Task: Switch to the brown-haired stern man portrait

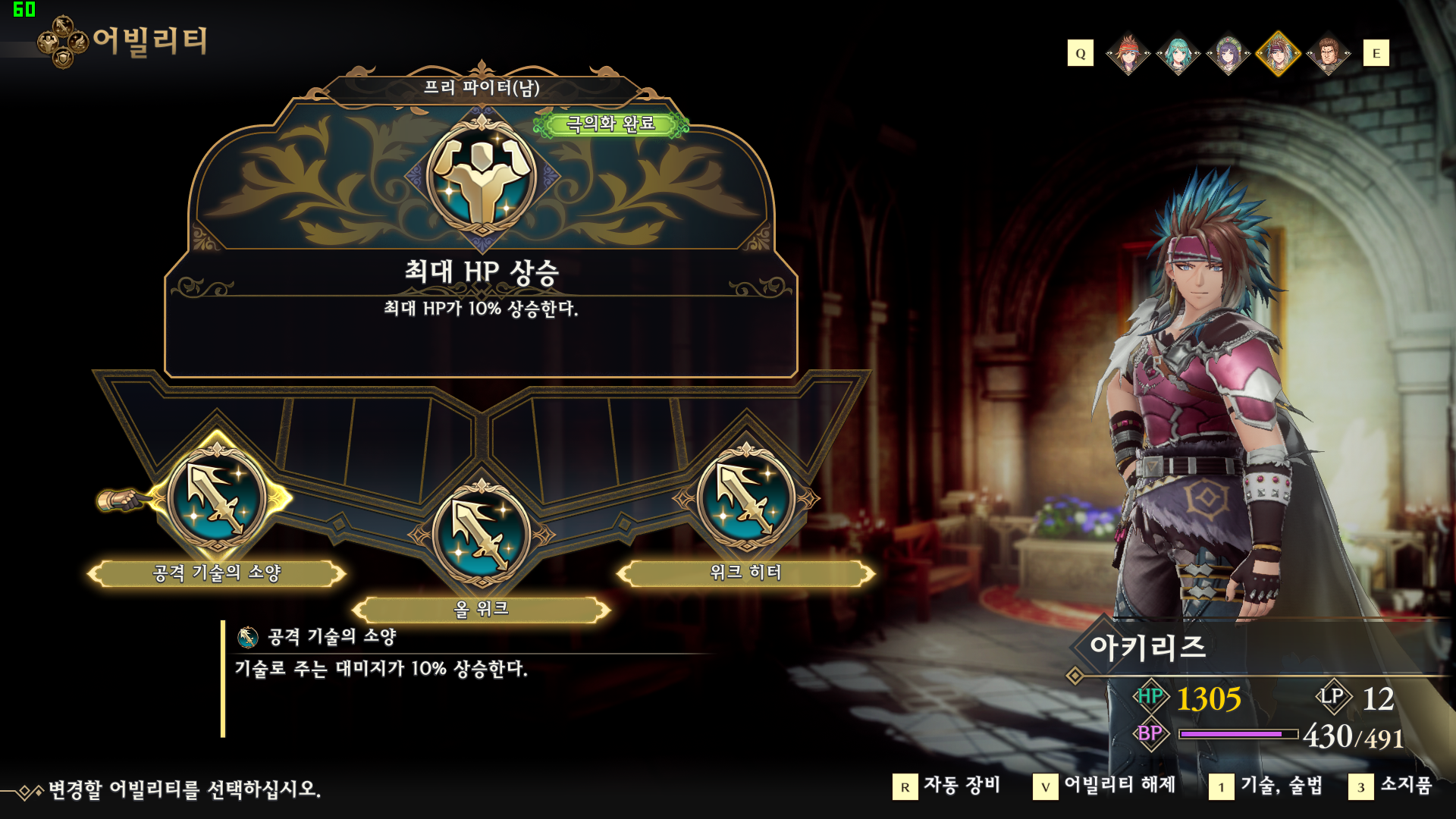Action: [1328, 54]
